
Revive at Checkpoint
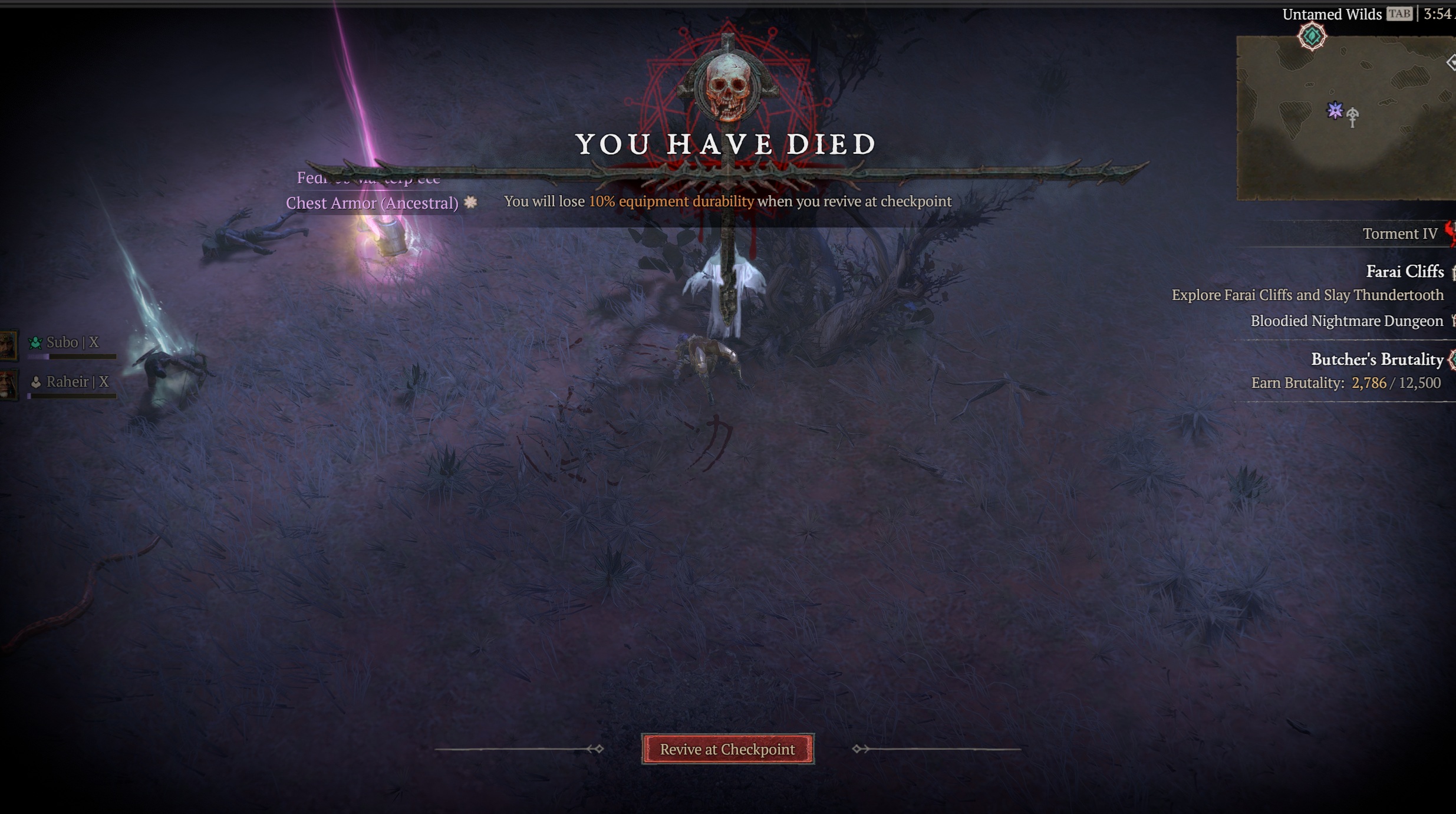727,749
